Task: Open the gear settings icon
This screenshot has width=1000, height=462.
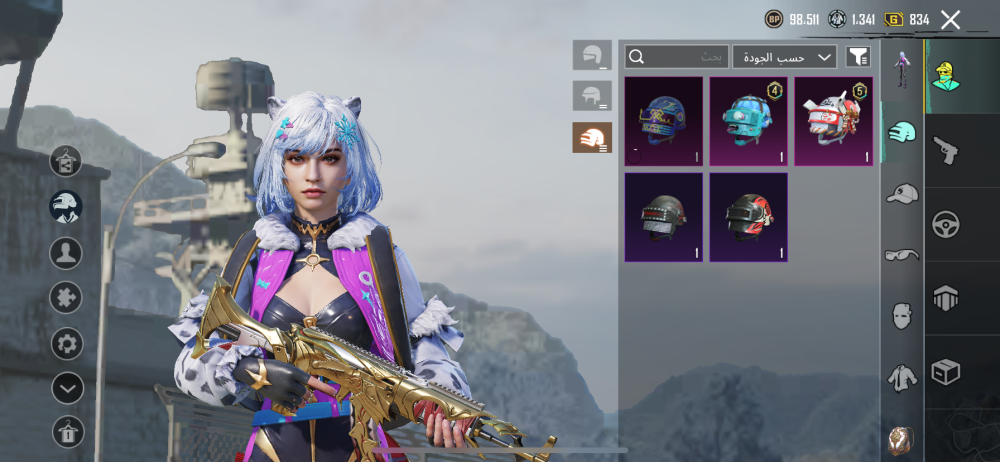Action: point(67,344)
